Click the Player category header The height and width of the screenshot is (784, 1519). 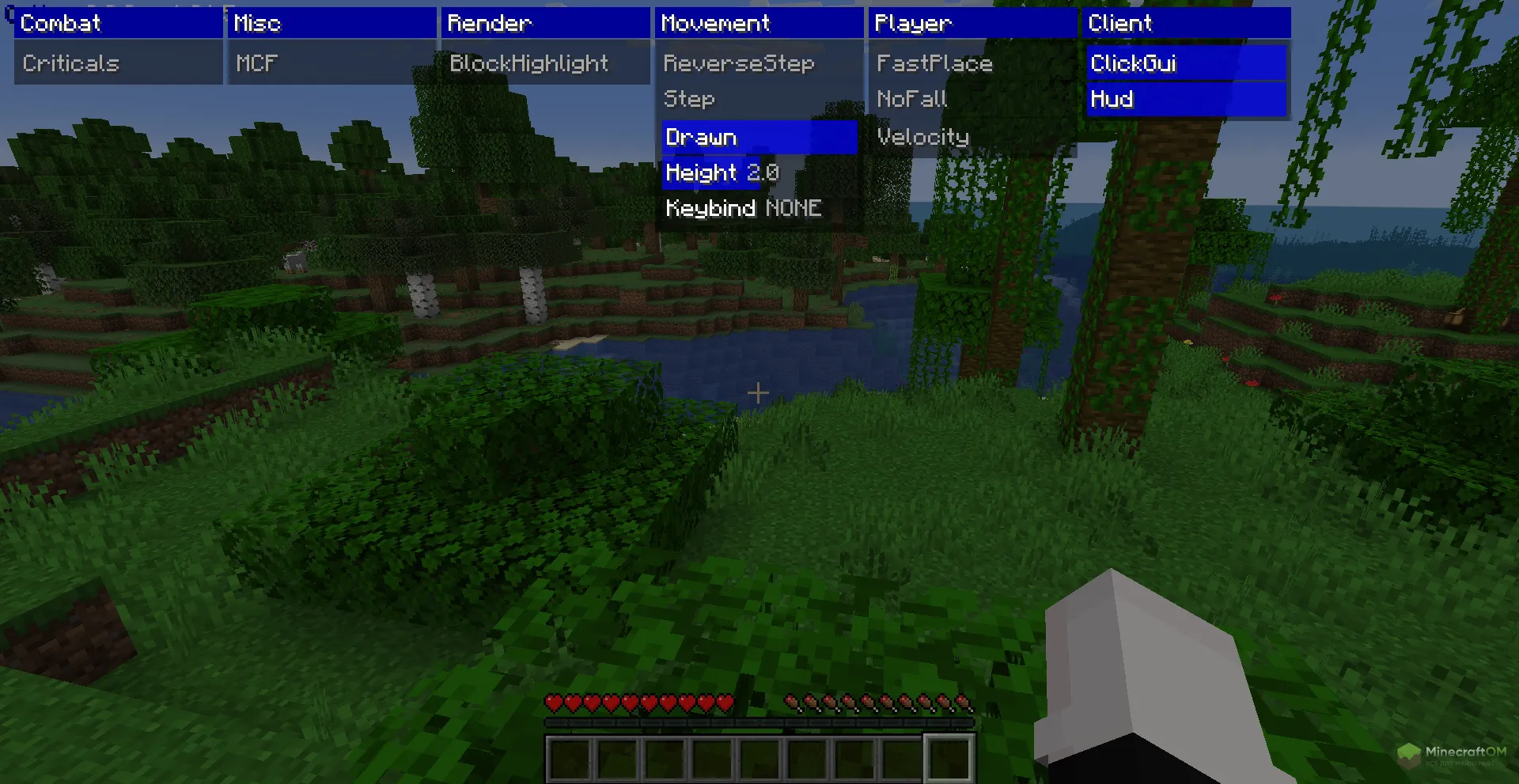[972, 23]
